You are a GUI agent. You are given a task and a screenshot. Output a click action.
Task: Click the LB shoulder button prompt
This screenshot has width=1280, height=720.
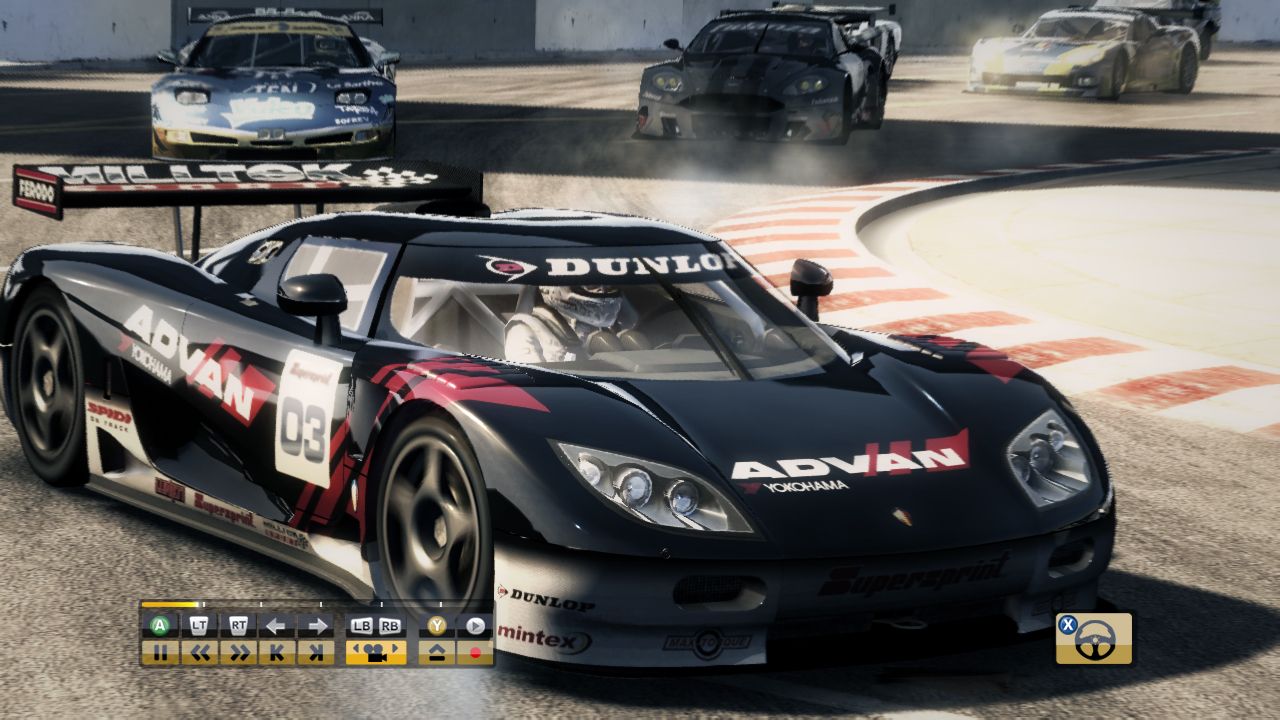tap(362, 626)
